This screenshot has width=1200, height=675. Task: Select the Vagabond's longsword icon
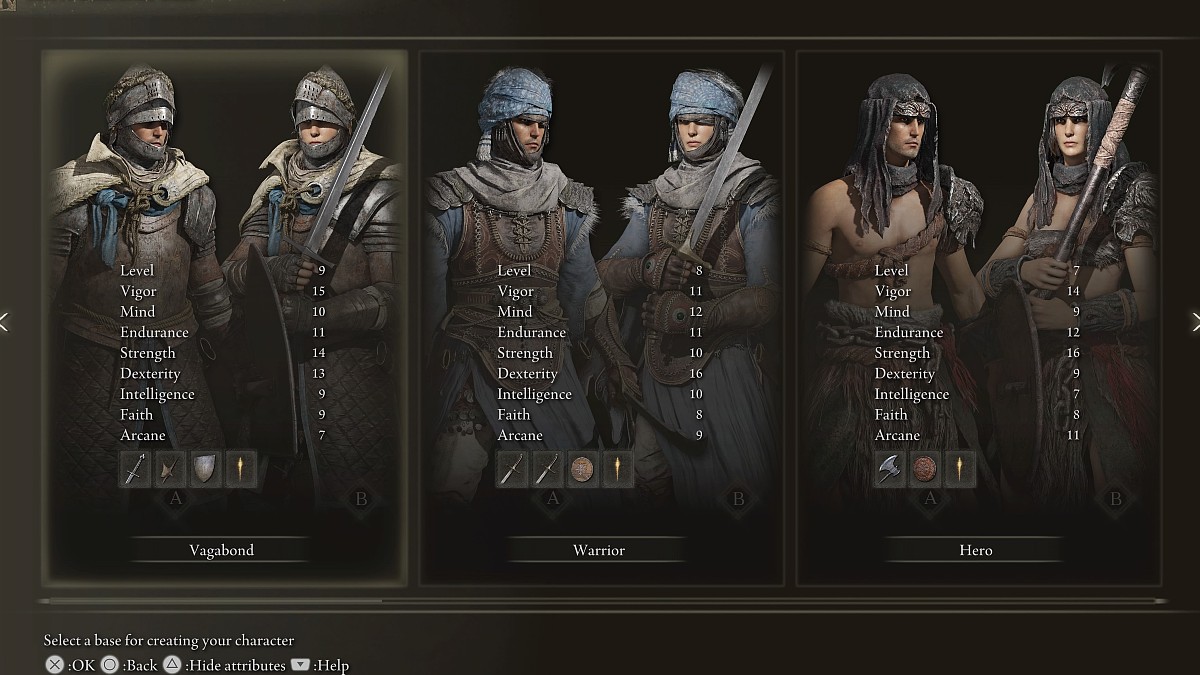click(135, 469)
